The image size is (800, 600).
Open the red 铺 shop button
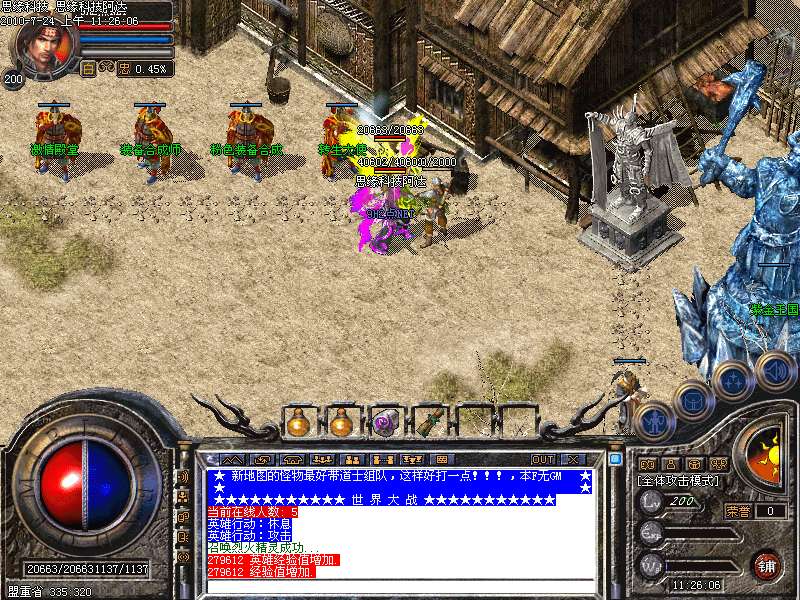(x=767, y=565)
